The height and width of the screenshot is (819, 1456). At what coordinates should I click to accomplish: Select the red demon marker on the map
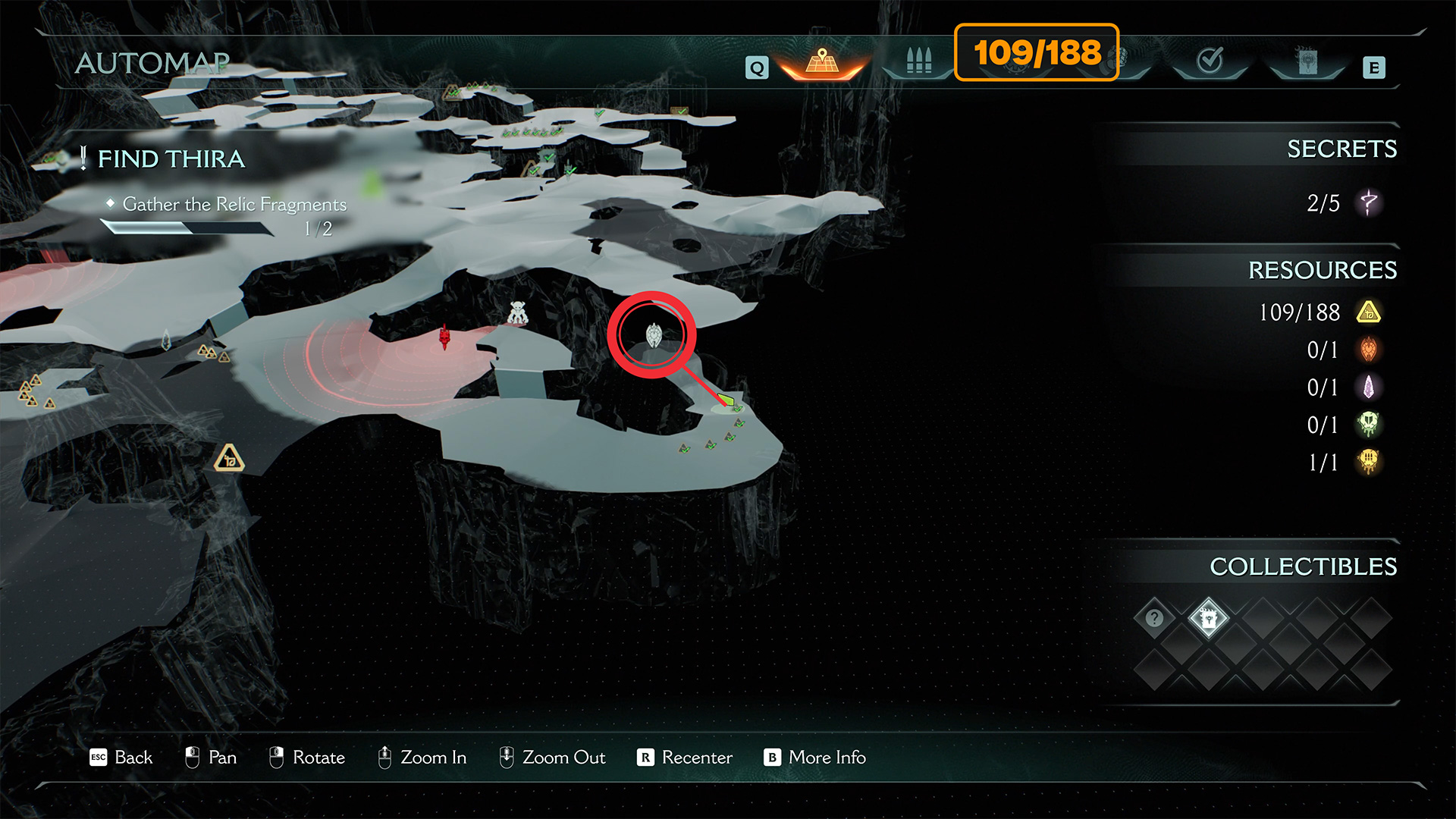pos(444,336)
